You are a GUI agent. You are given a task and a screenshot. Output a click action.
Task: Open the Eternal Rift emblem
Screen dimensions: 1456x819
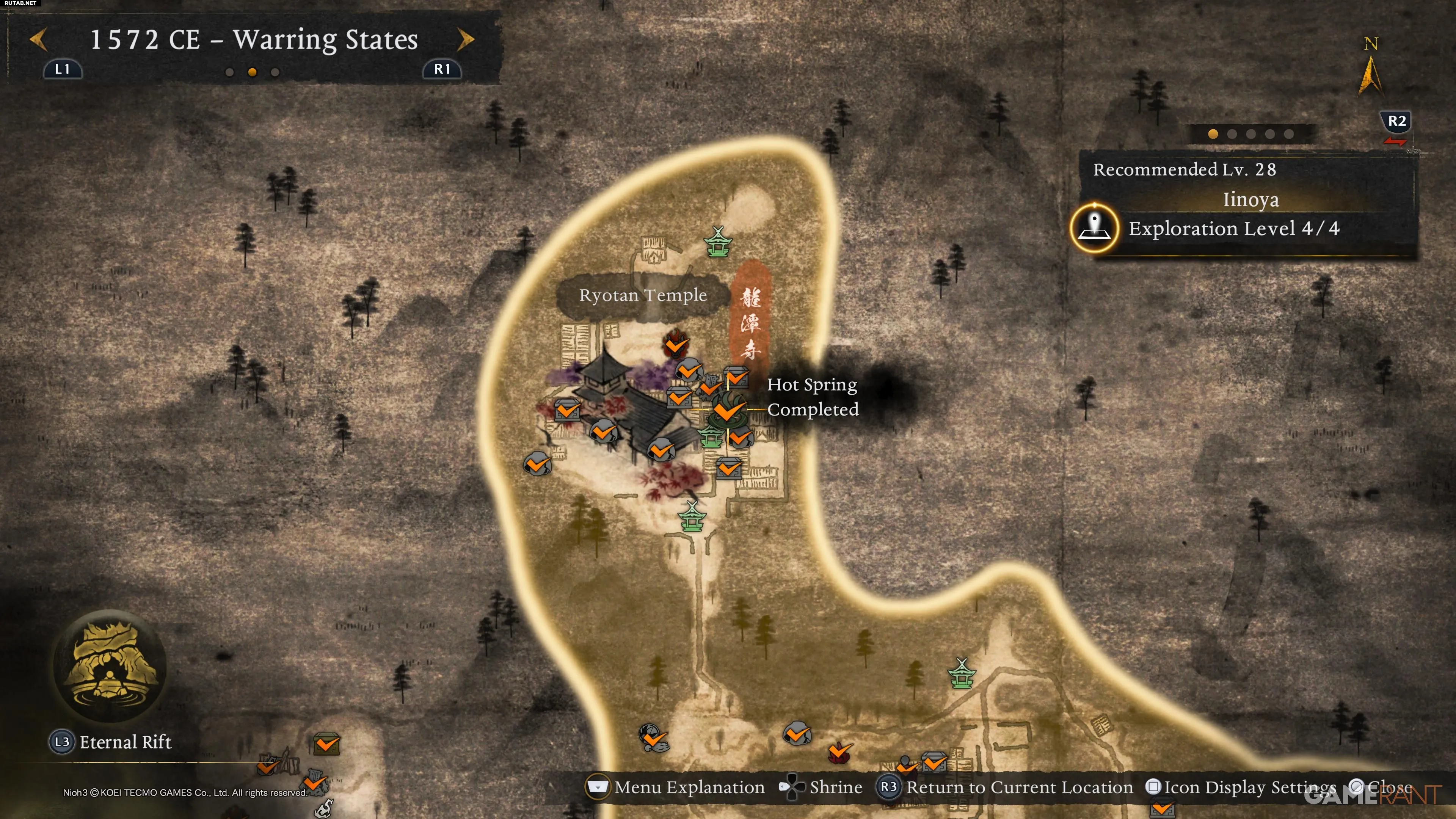pos(110,666)
